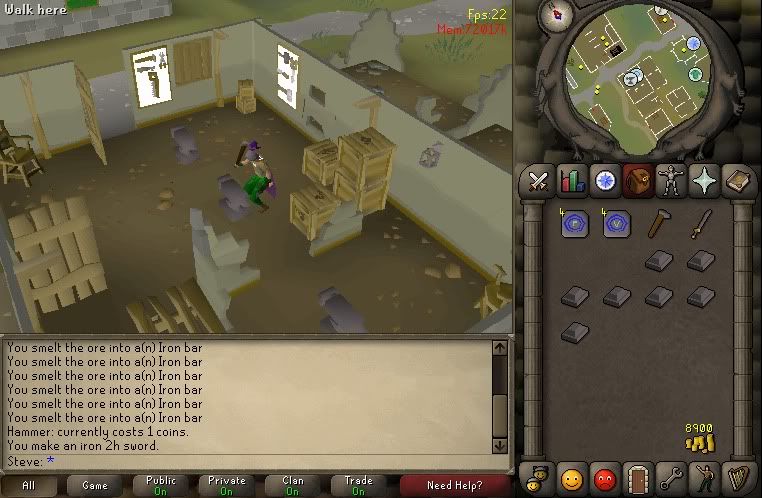Open the Options wrench tab

point(671,474)
